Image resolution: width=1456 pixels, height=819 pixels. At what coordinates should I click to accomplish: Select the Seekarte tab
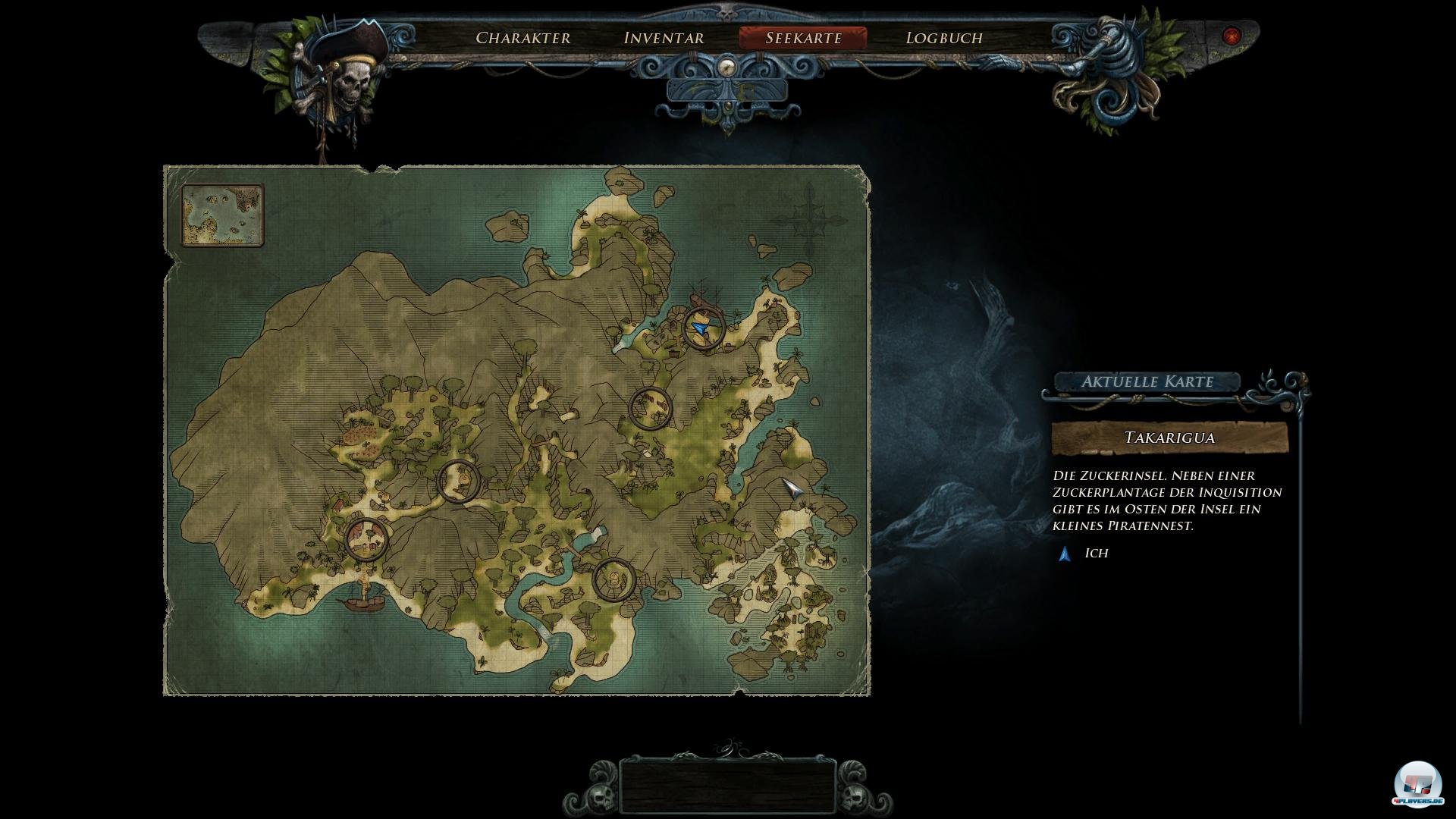click(803, 38)
